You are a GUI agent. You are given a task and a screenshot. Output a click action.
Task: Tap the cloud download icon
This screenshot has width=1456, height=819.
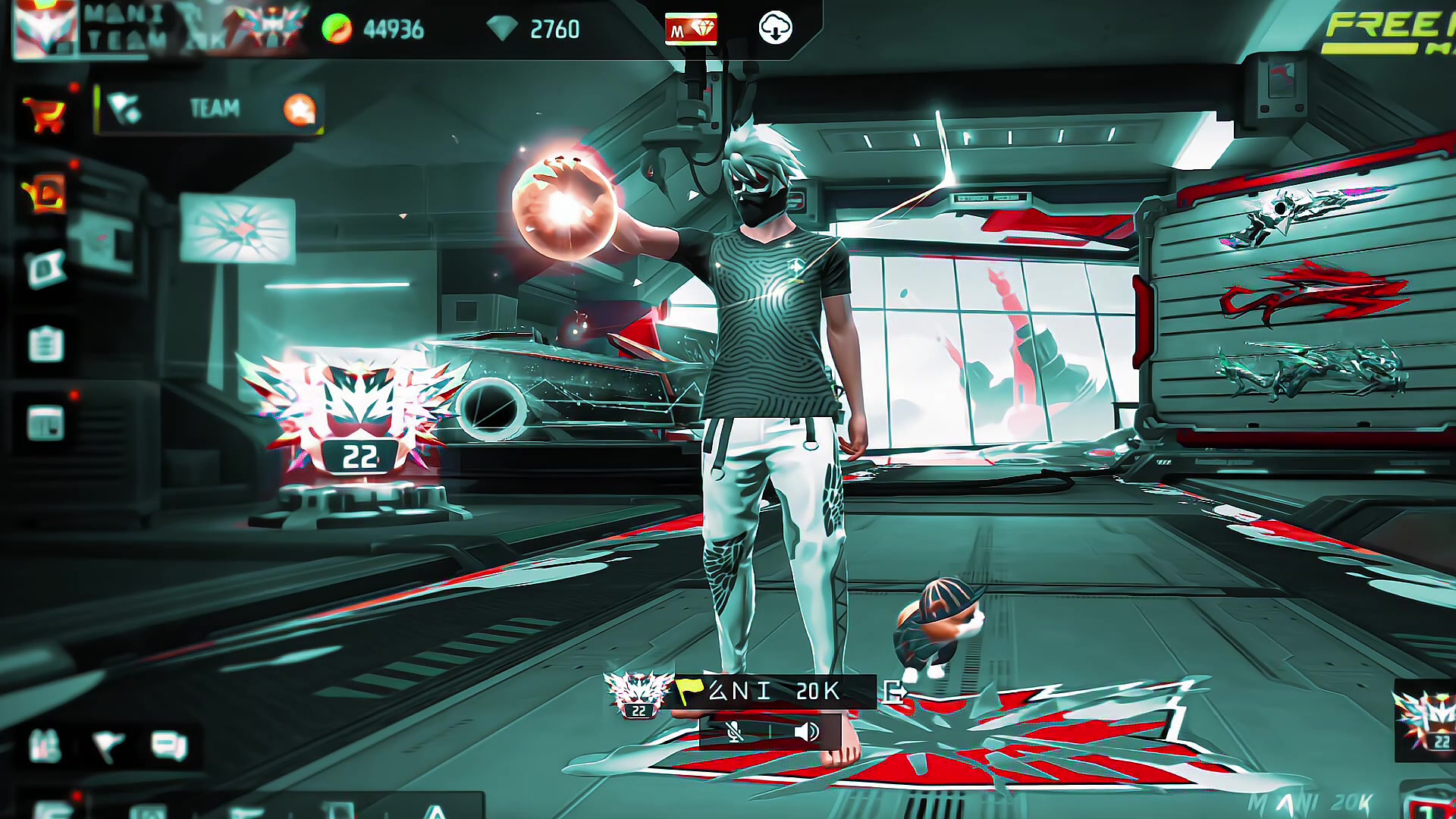(775, 29)
